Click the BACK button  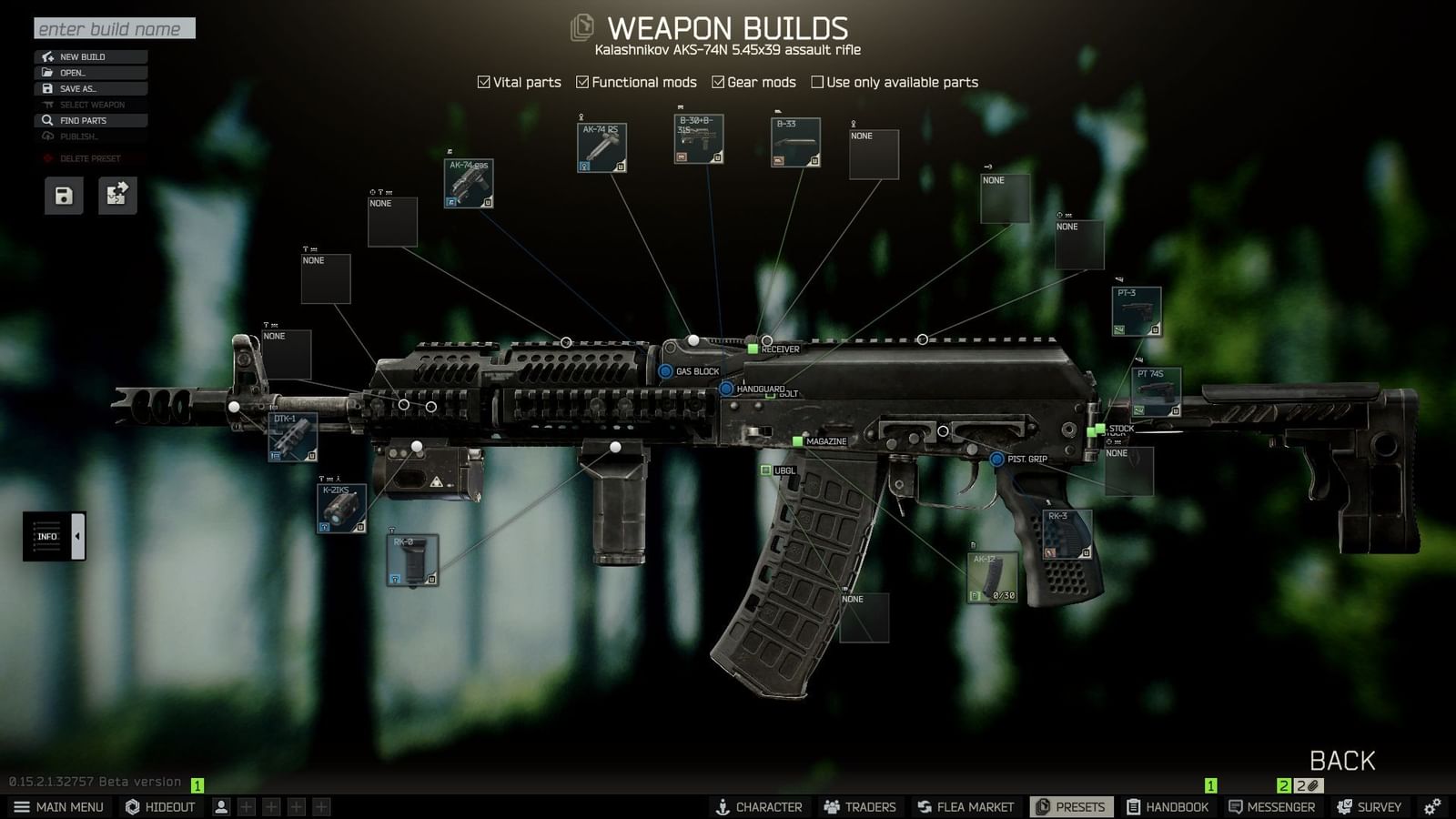point(1341,760)
